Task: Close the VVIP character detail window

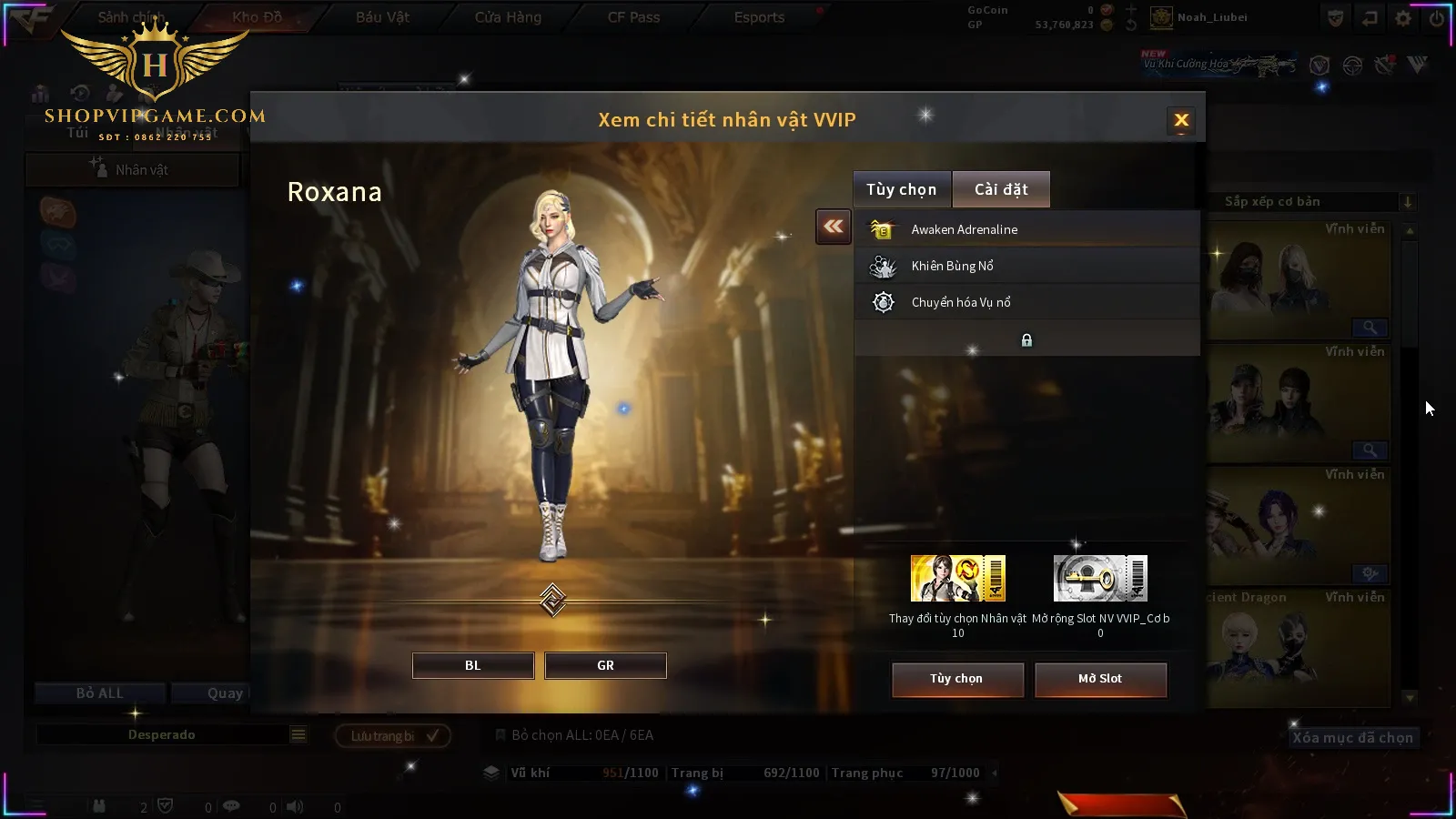Action: [x=1181, y=120]
